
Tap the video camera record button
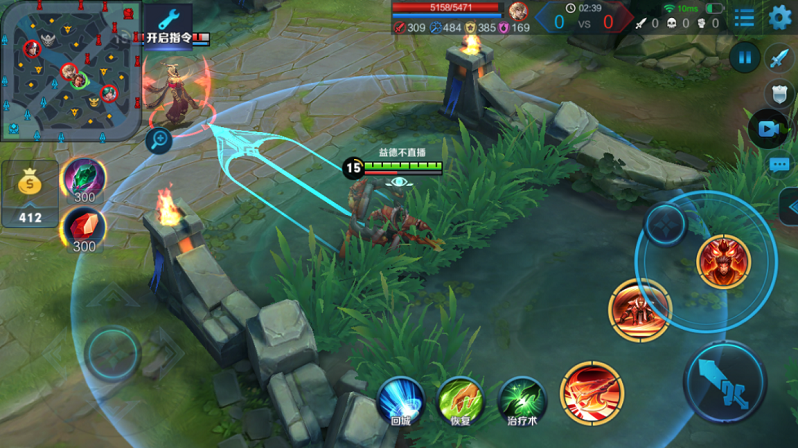click(x=768, y=129)
